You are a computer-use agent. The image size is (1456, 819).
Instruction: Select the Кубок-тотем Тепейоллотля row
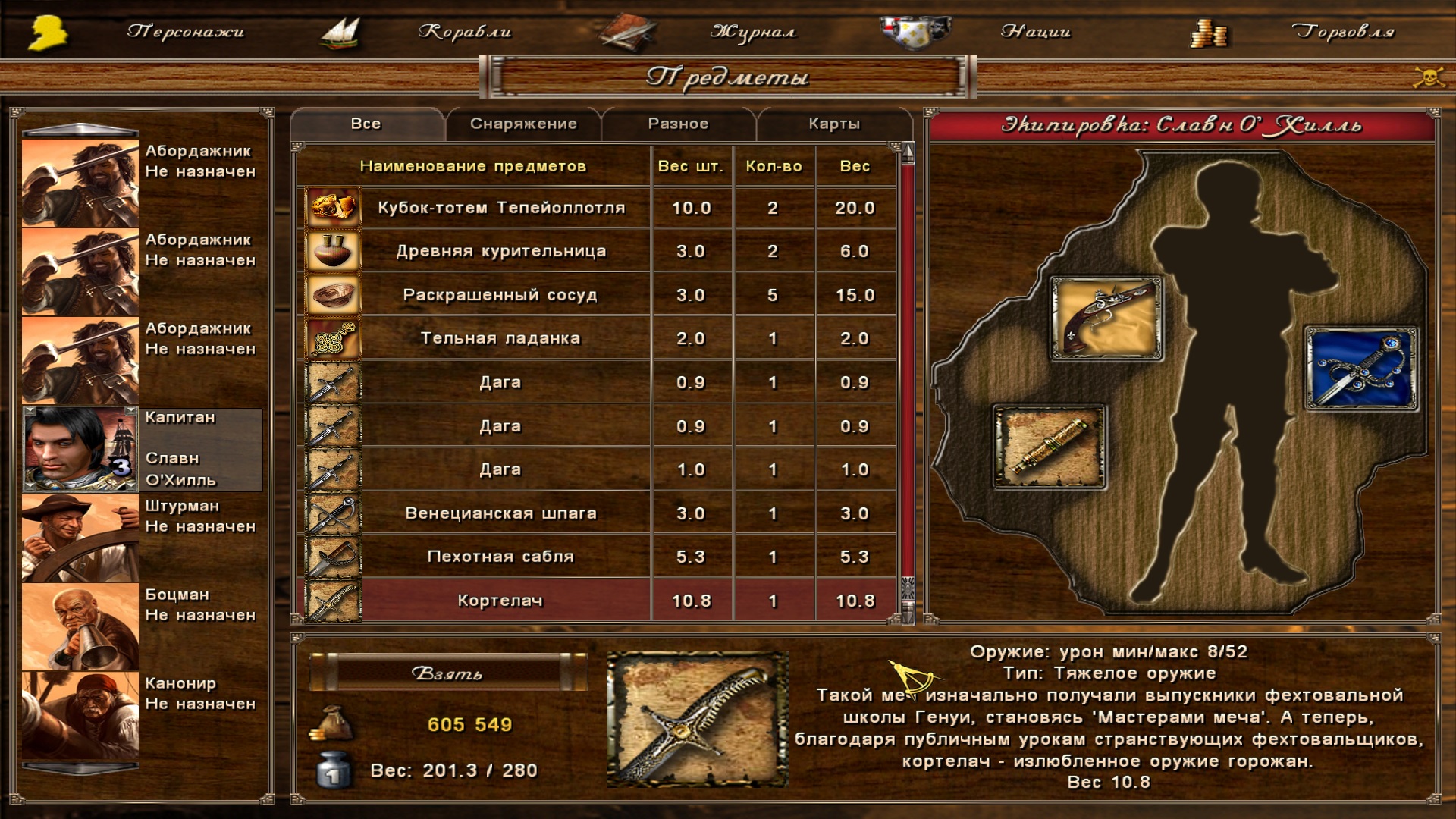coord(501,208)
